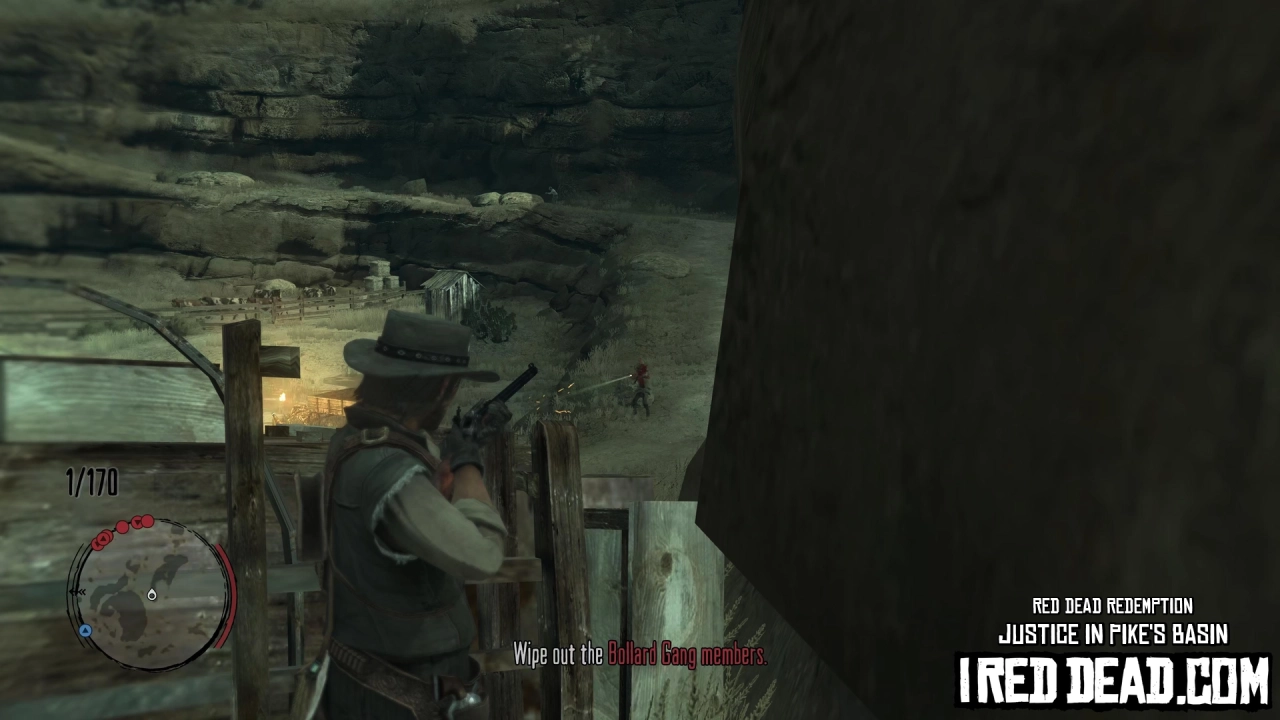Select the Red Dead Redemption header text
The image size is (1280, 720).
point(1111,606)
